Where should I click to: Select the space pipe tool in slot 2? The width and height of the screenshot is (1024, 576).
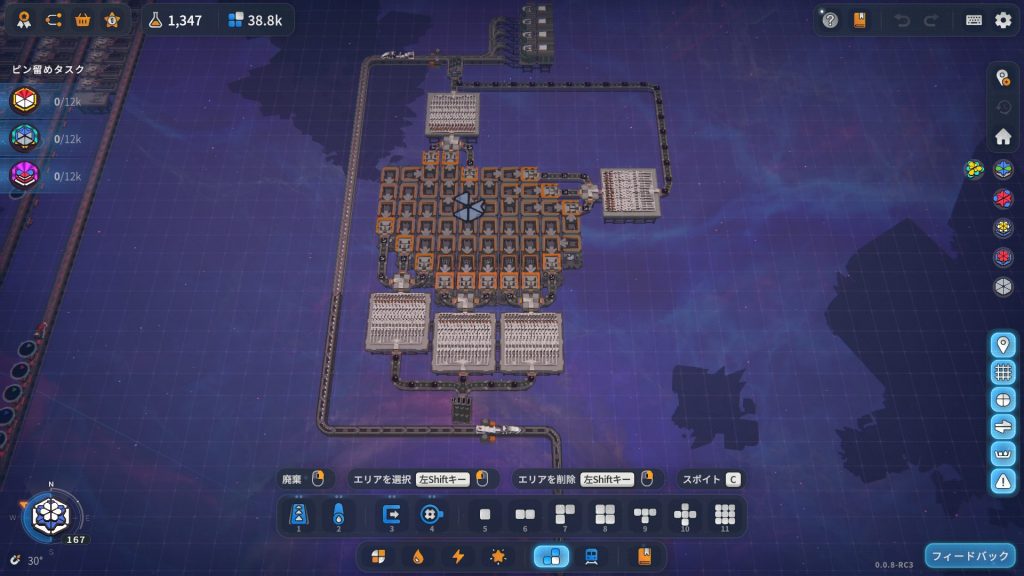pos(338,515)
